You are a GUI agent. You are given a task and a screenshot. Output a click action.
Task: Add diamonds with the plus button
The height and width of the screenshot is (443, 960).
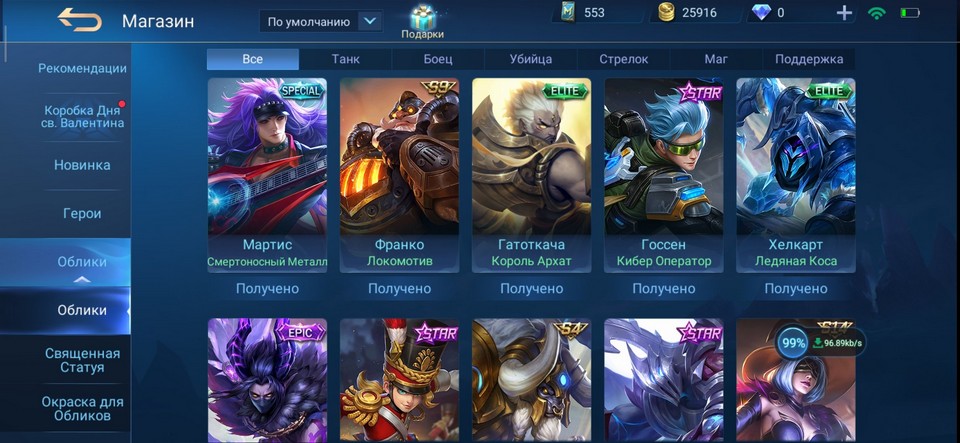tap(844, 13)
